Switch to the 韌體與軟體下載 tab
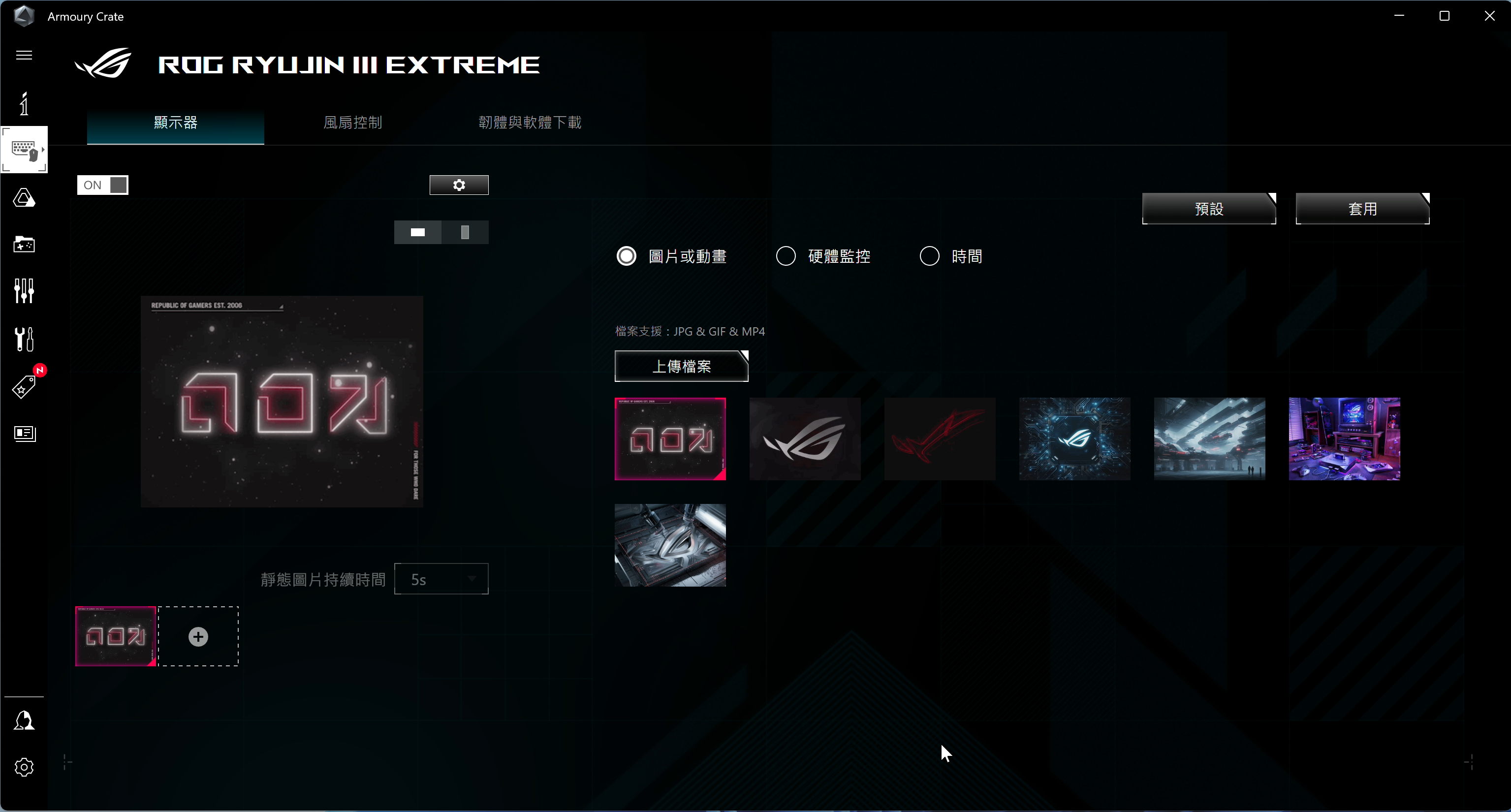 (529, 123)
